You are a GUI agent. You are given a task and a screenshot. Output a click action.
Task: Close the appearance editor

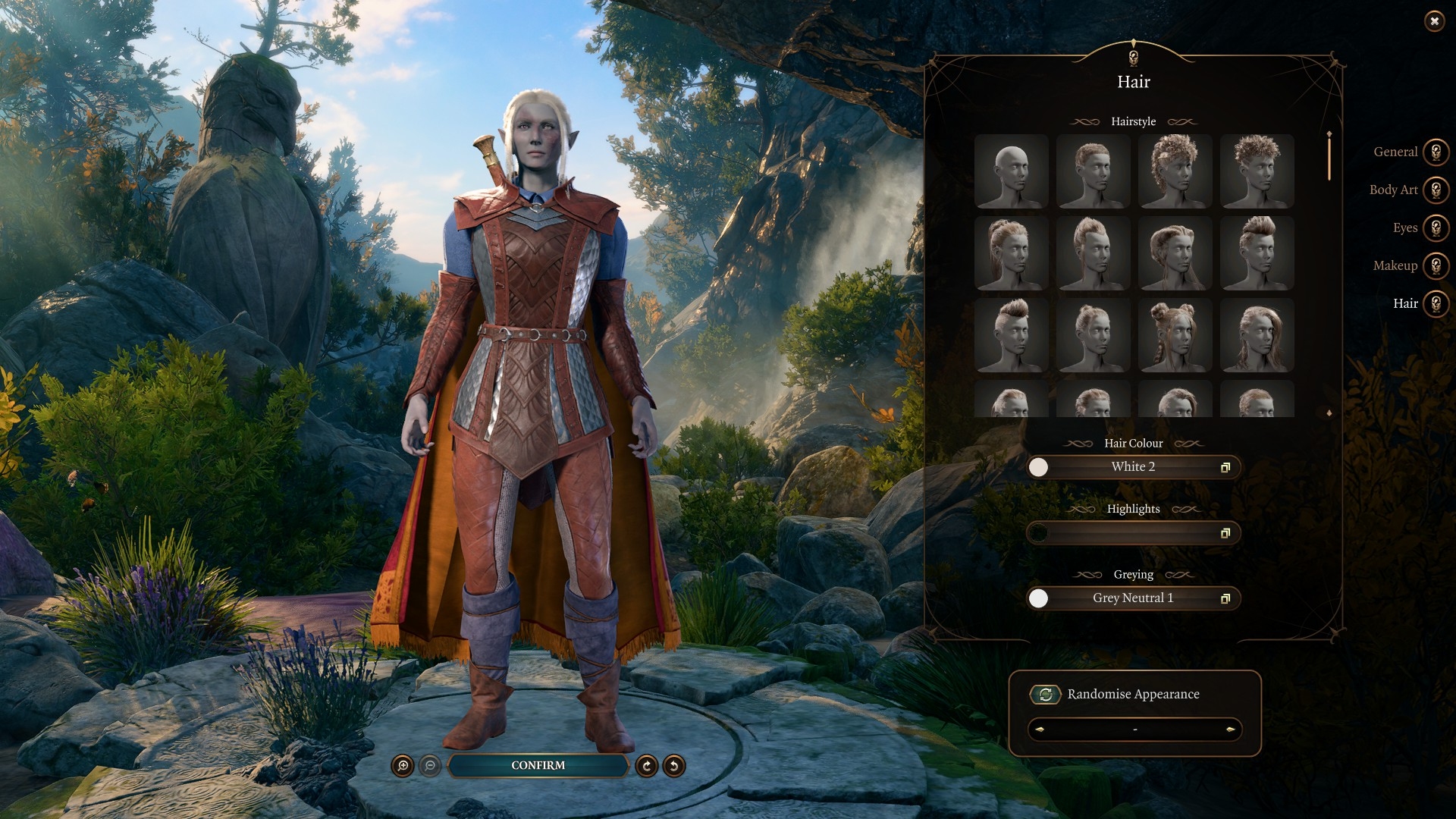tap(1434, 21)
